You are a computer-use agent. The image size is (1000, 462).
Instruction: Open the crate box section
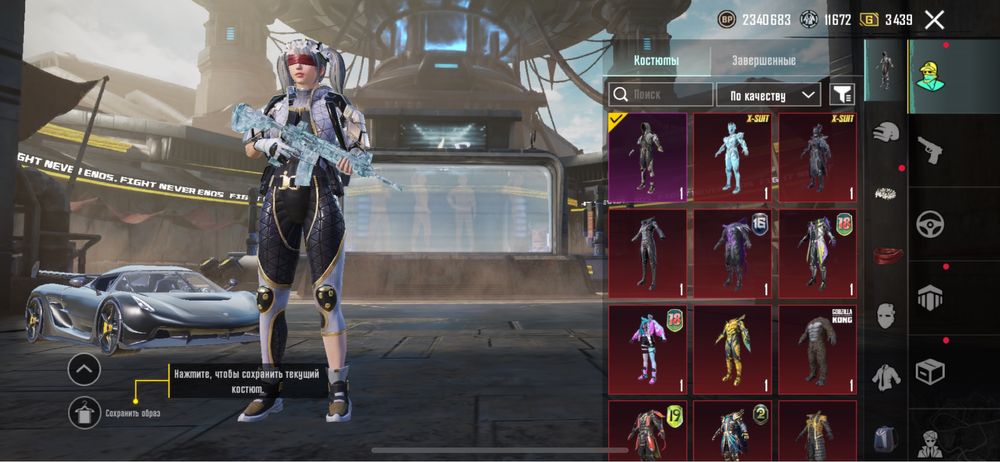tap(931, 372)
